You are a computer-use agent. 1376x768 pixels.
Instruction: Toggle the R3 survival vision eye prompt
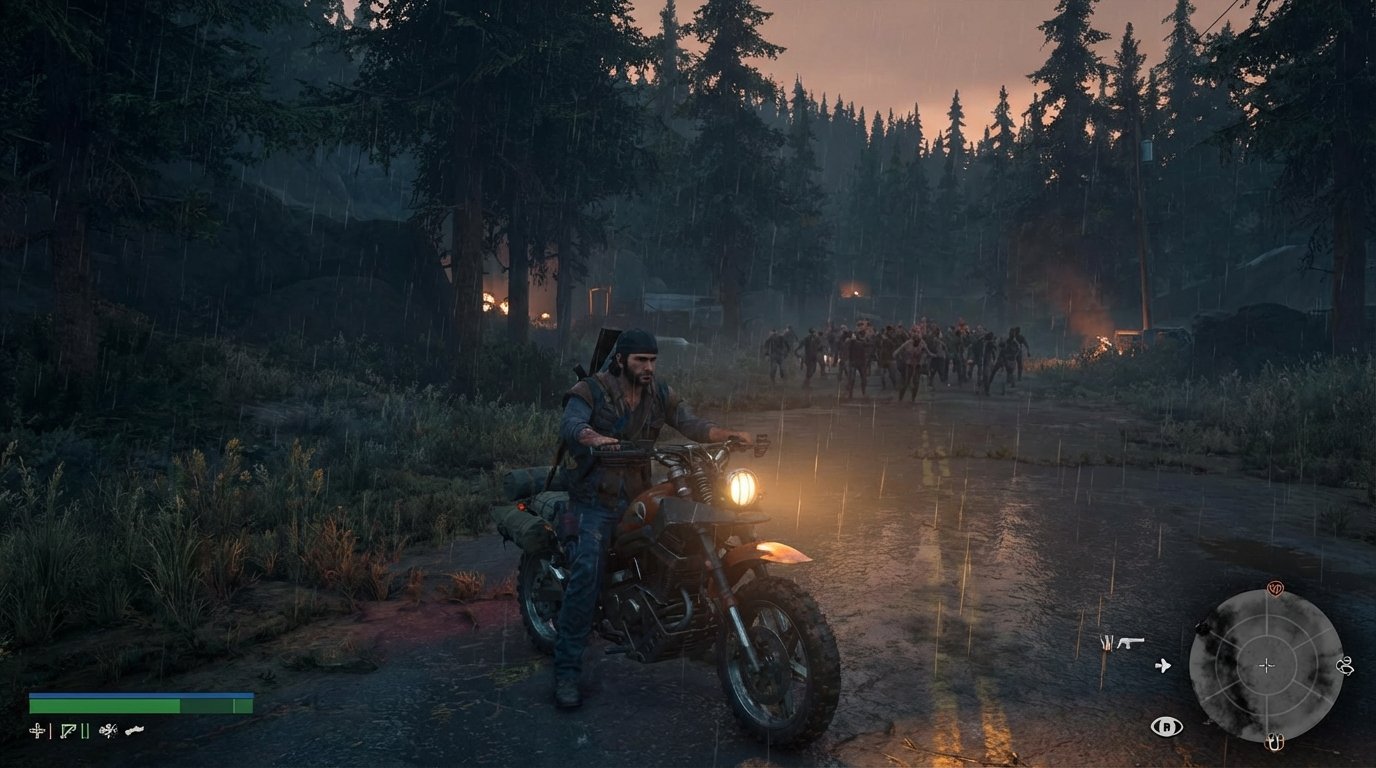1167,726
